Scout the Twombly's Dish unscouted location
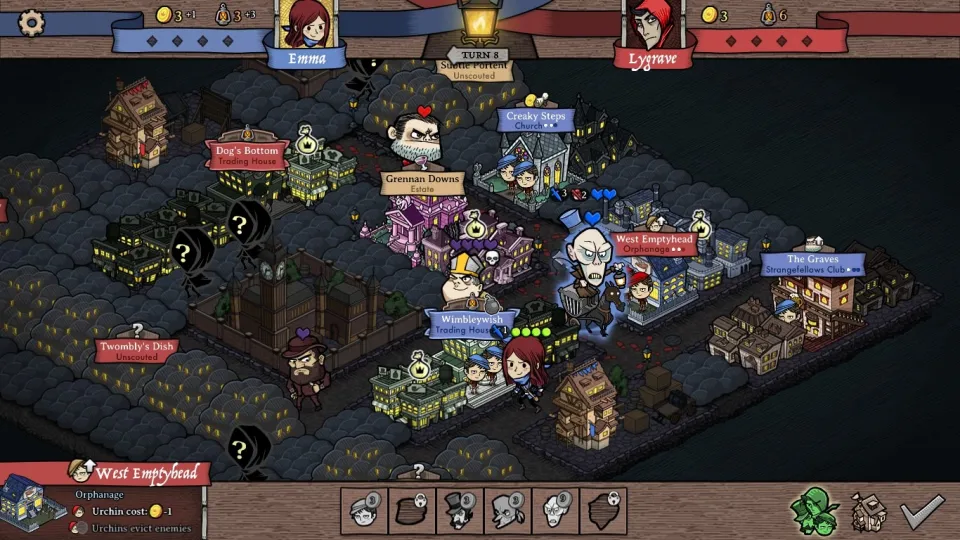 pyautogui.click(x=136, y=350)
